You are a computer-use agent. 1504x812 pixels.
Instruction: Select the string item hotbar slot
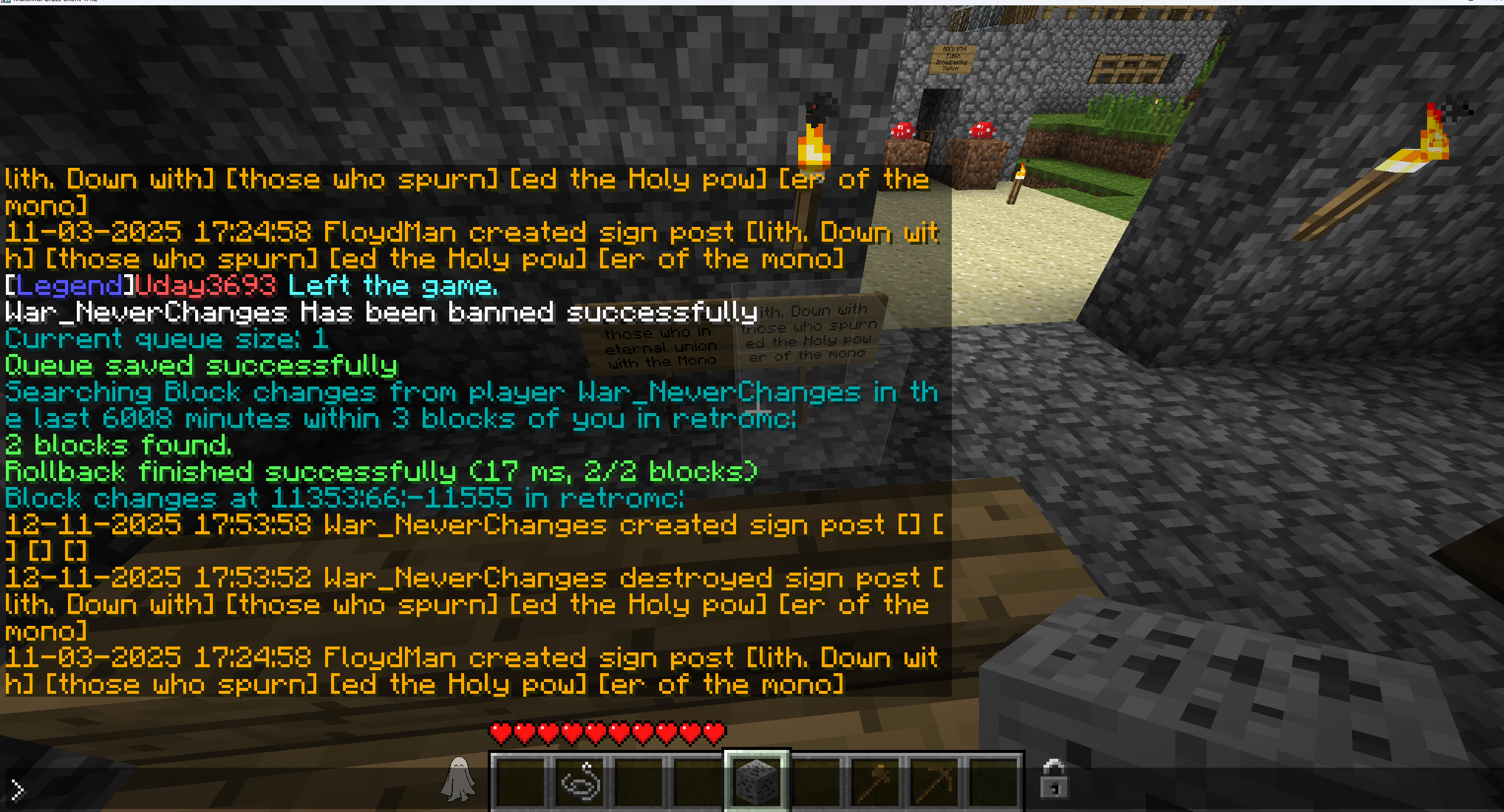[x=580, y=782]
